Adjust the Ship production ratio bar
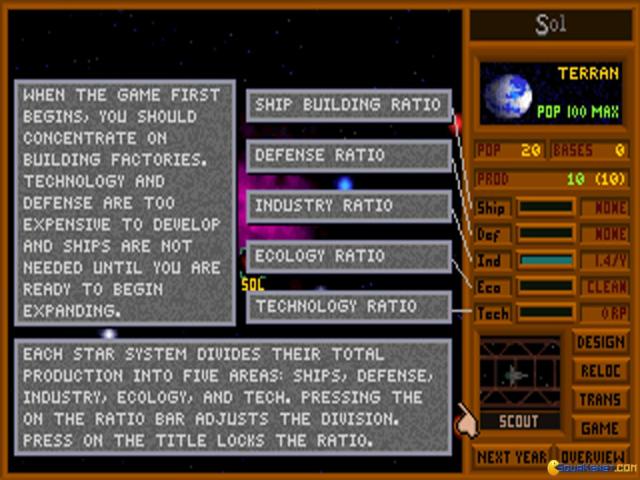 (547, 208)
